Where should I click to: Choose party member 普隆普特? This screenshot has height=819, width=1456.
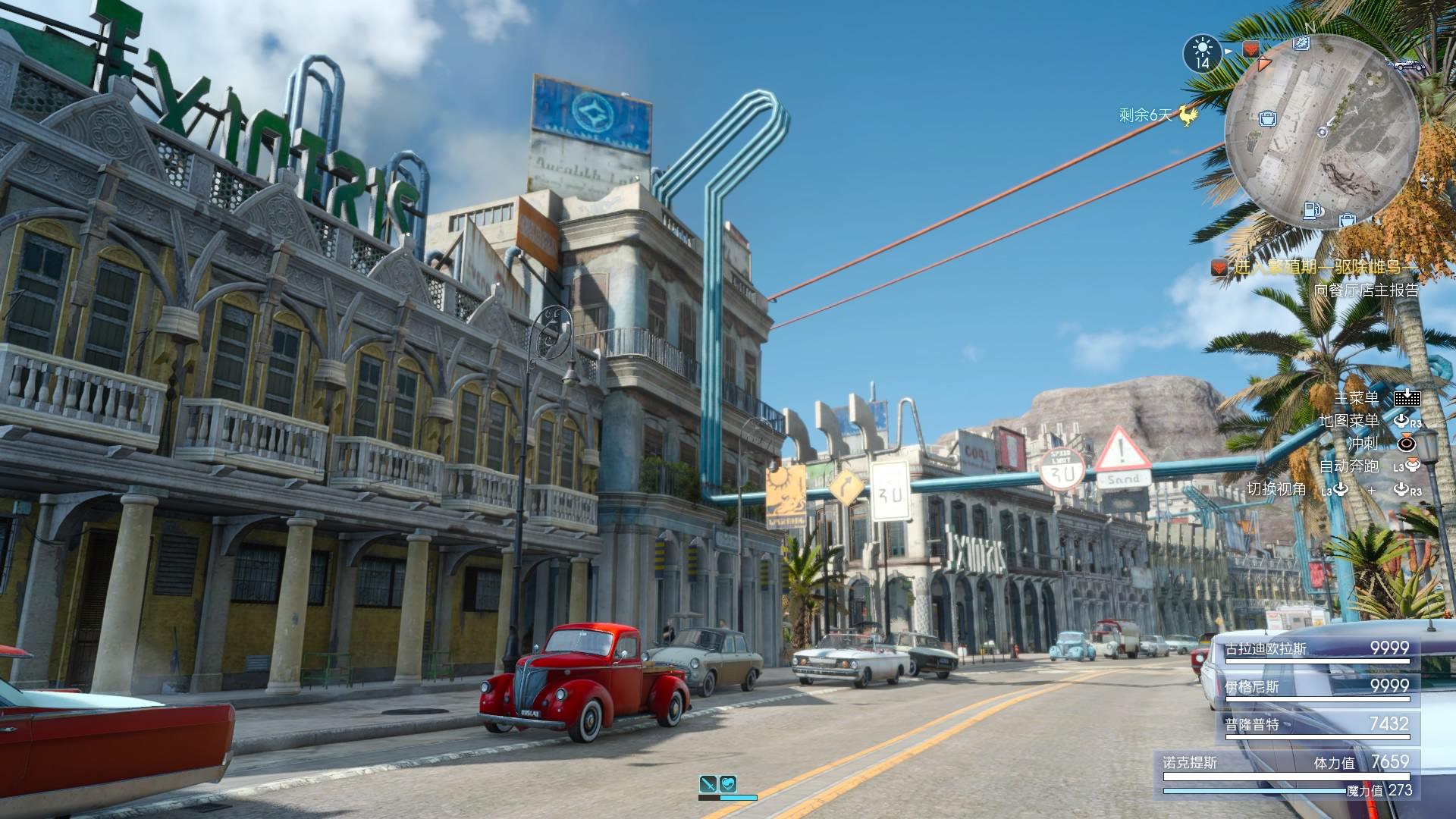pos(1253,725)
